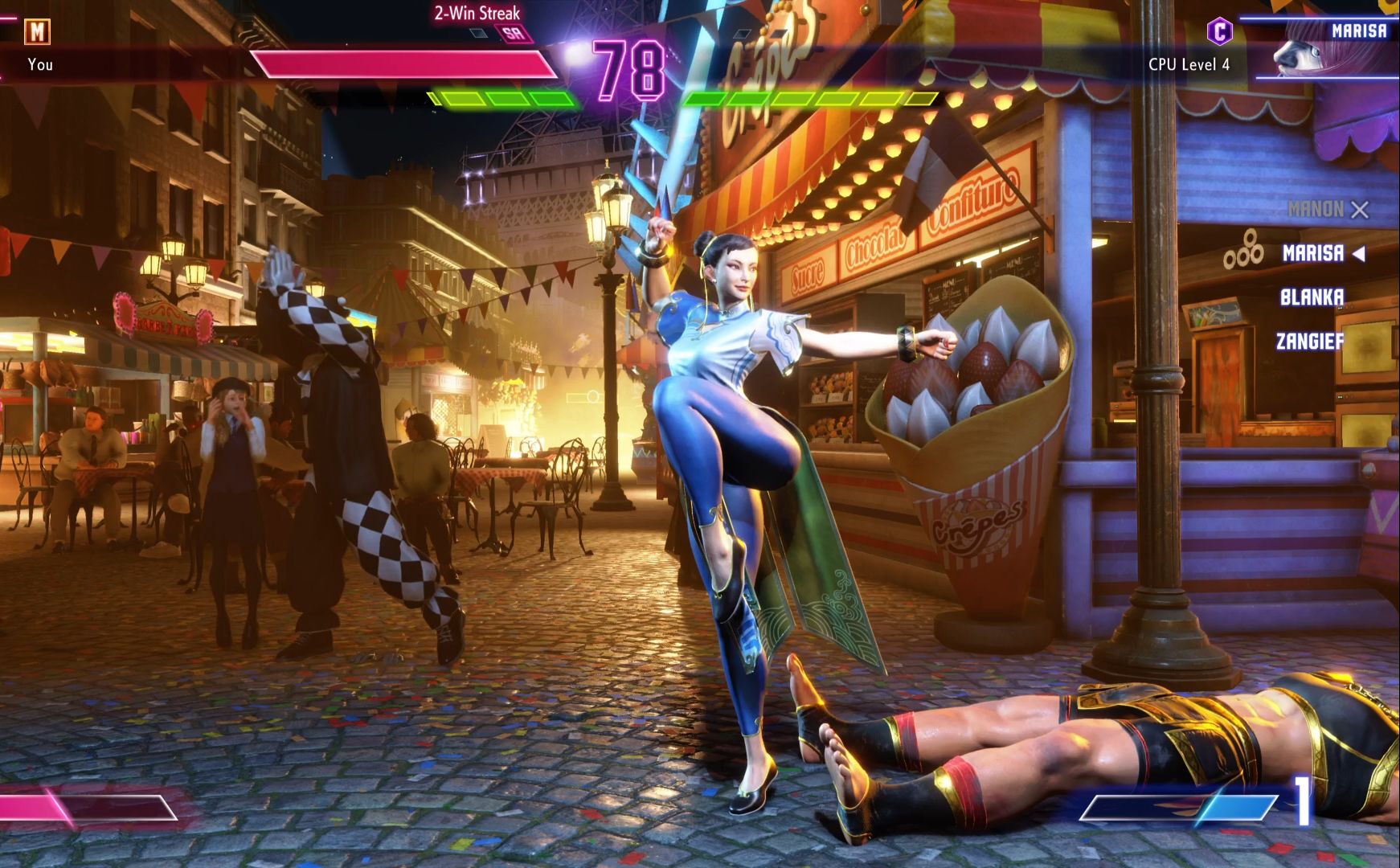
Task: Click the defeated MANON entry
Action: pyautogui.click(x=1316, y=210)
